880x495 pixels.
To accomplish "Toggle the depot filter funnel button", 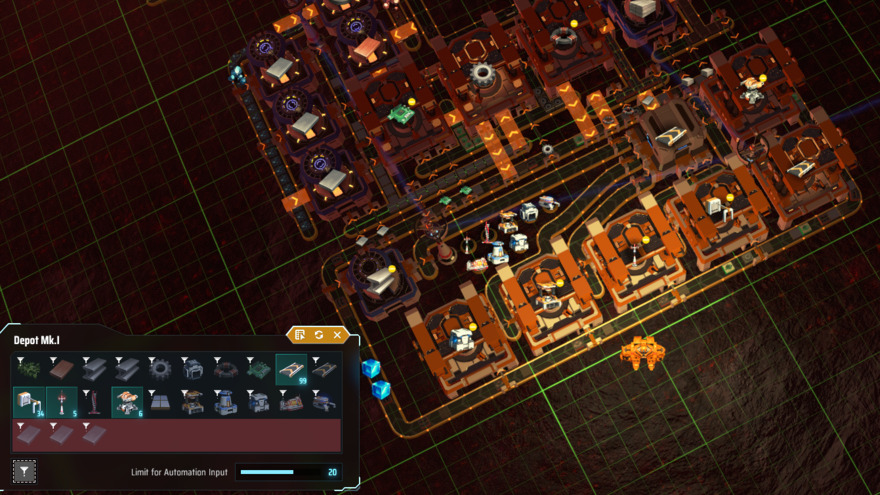I will pos(24,471).
